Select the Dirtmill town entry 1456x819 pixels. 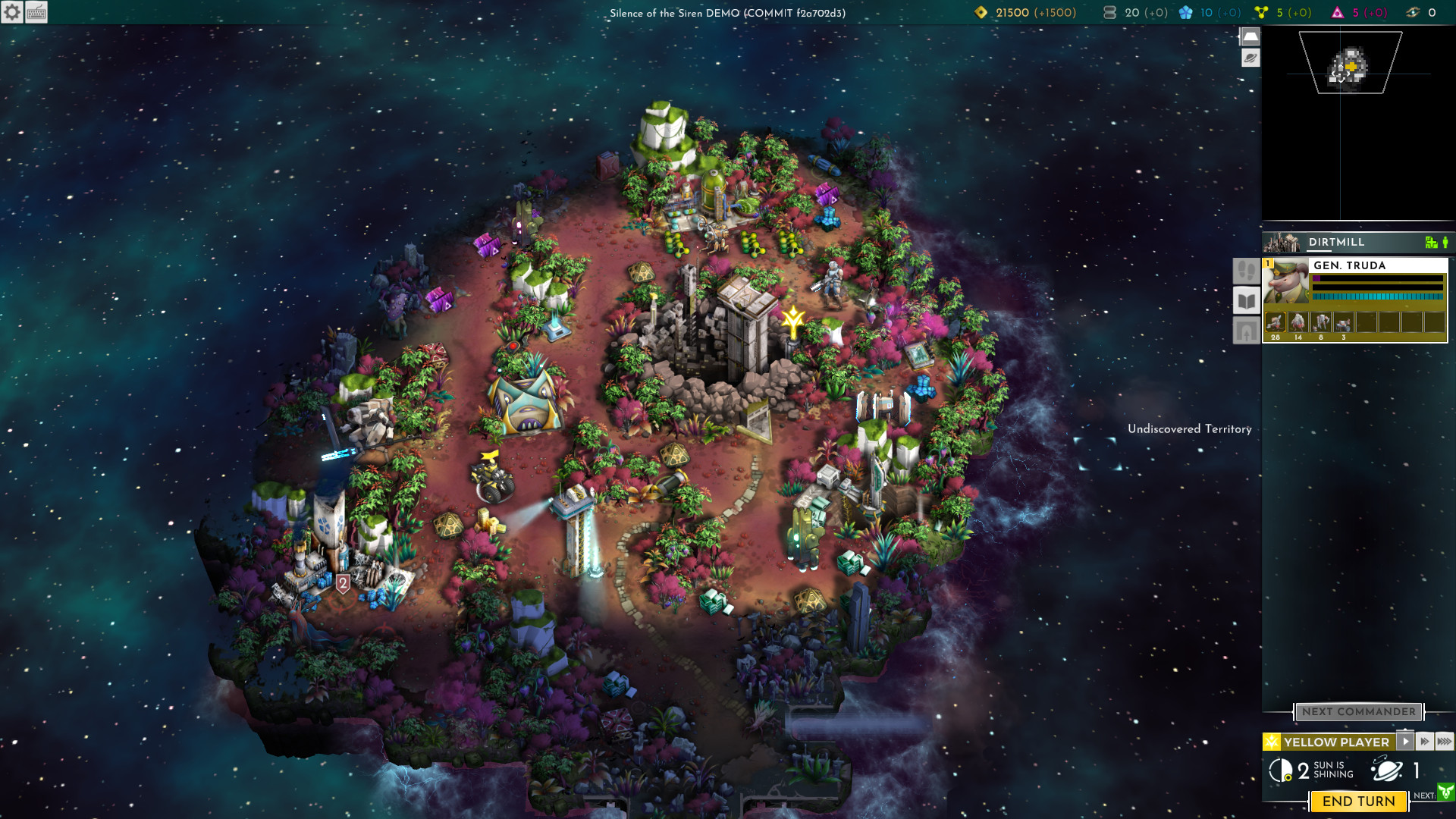pos(1336,243)
